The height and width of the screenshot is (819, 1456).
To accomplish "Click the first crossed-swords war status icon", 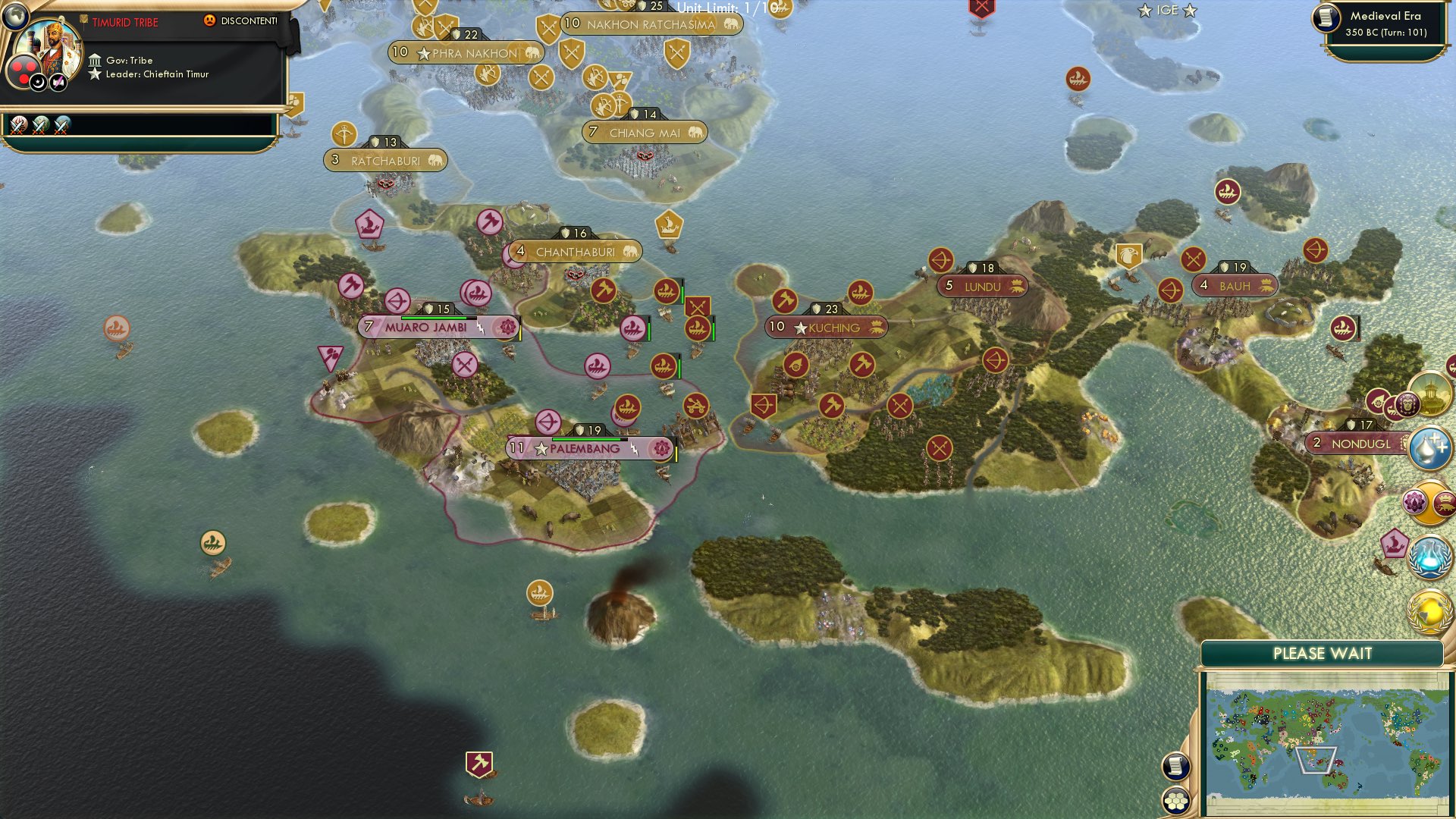I will 17,127.
